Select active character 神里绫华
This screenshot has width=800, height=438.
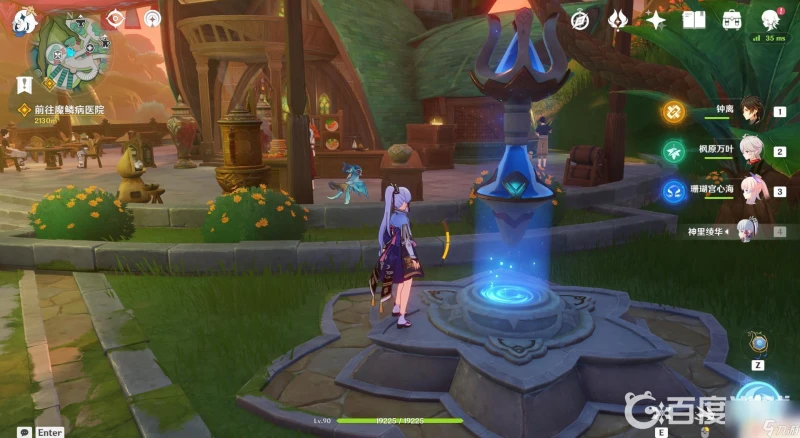click(748, 231)
